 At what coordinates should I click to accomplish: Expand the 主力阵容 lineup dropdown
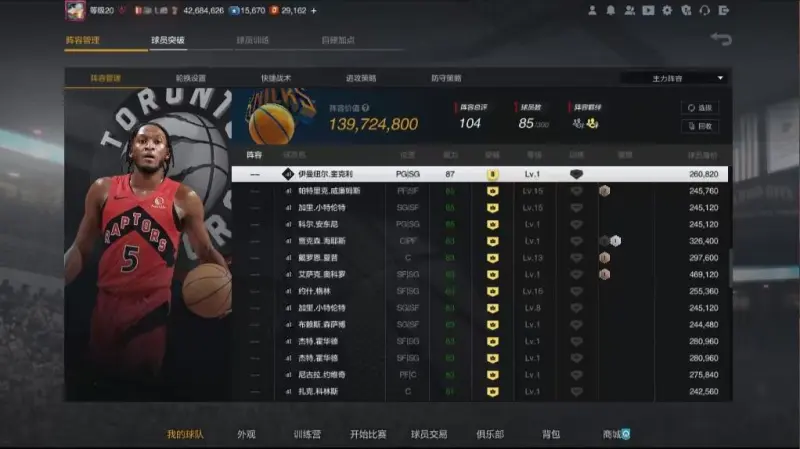(675, 77)
